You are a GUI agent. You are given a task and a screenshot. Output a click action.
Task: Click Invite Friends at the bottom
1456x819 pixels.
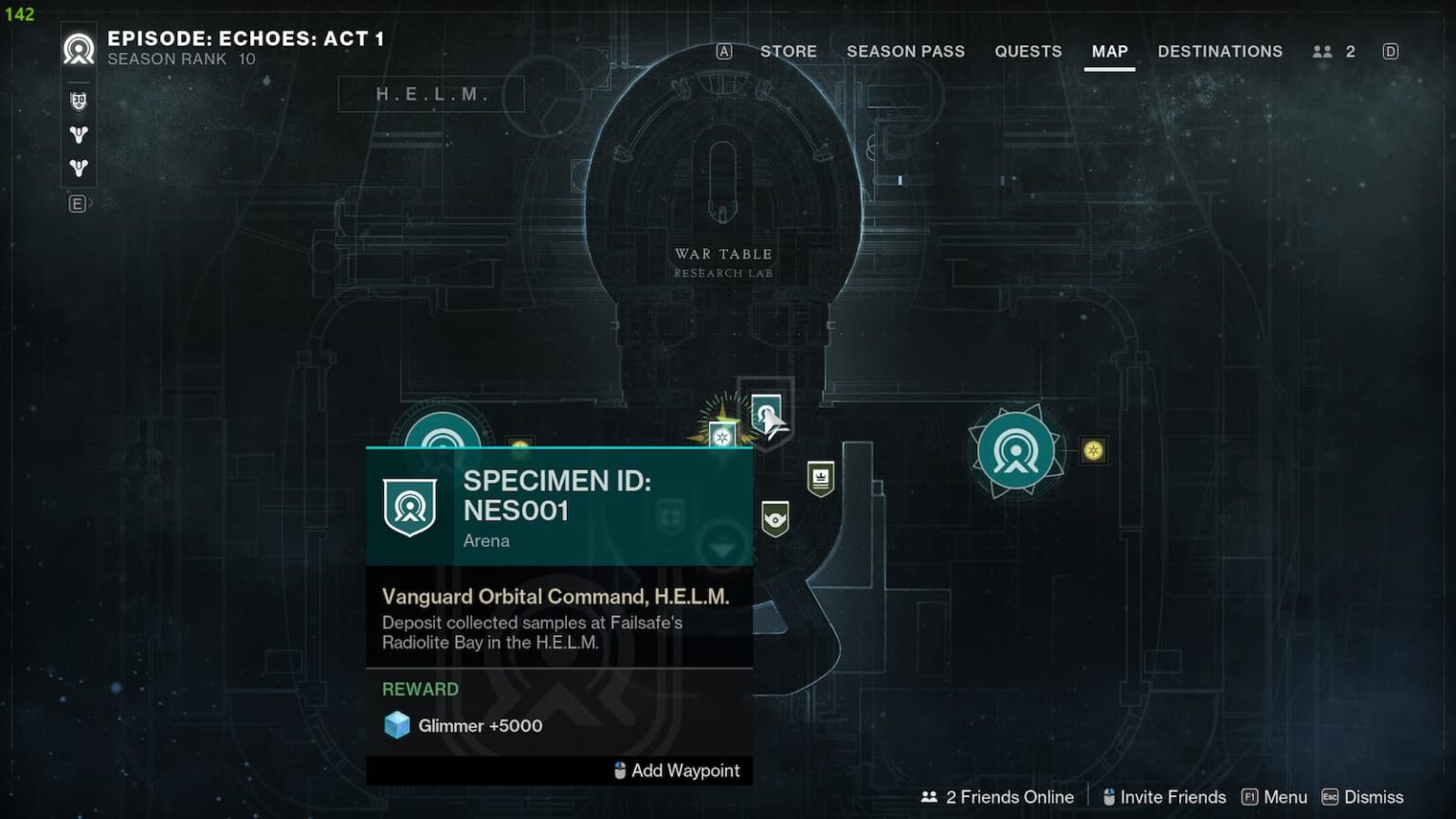coord(1173,797)
